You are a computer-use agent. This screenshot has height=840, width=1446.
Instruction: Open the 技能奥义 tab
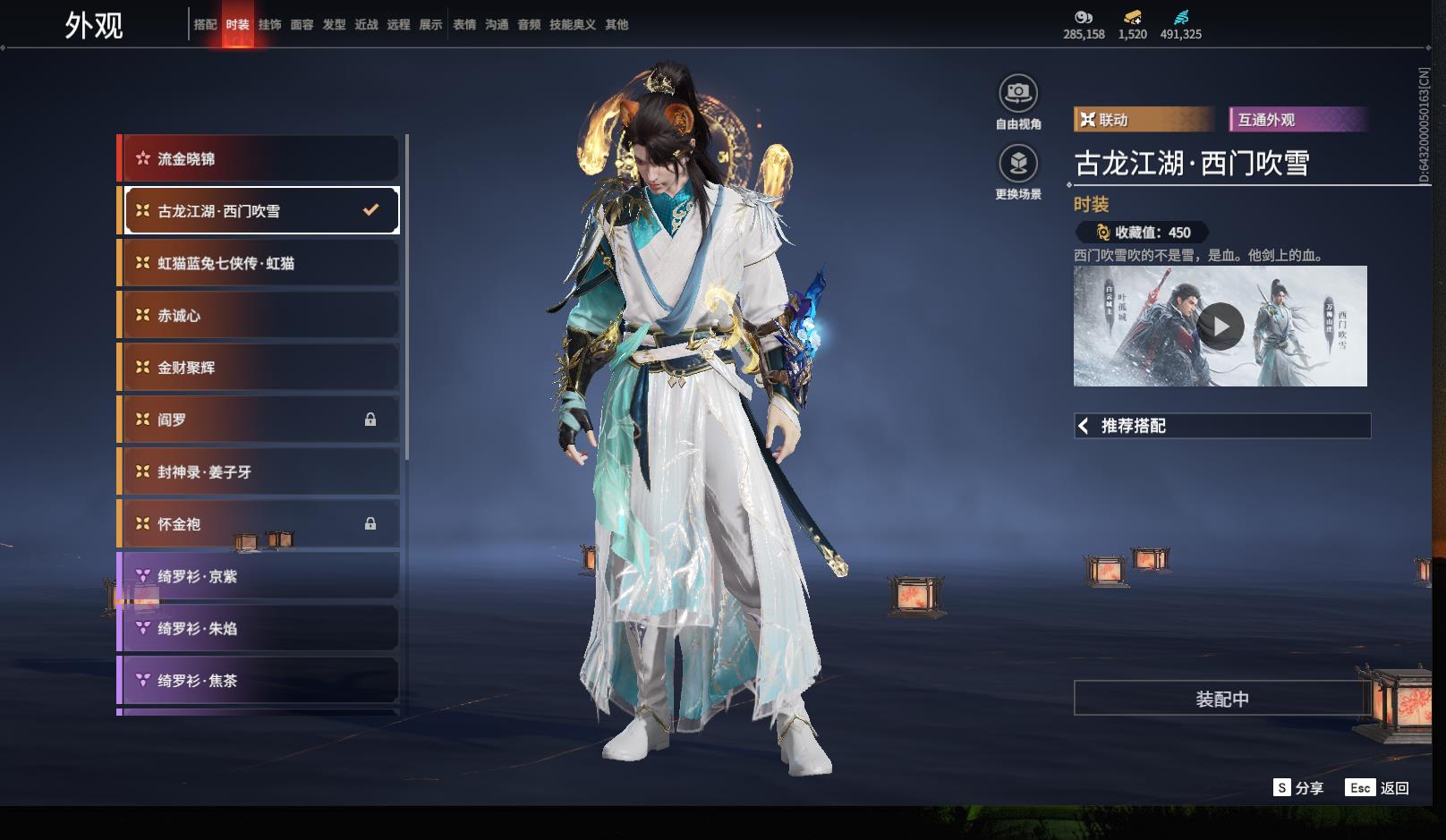[572, 25]
